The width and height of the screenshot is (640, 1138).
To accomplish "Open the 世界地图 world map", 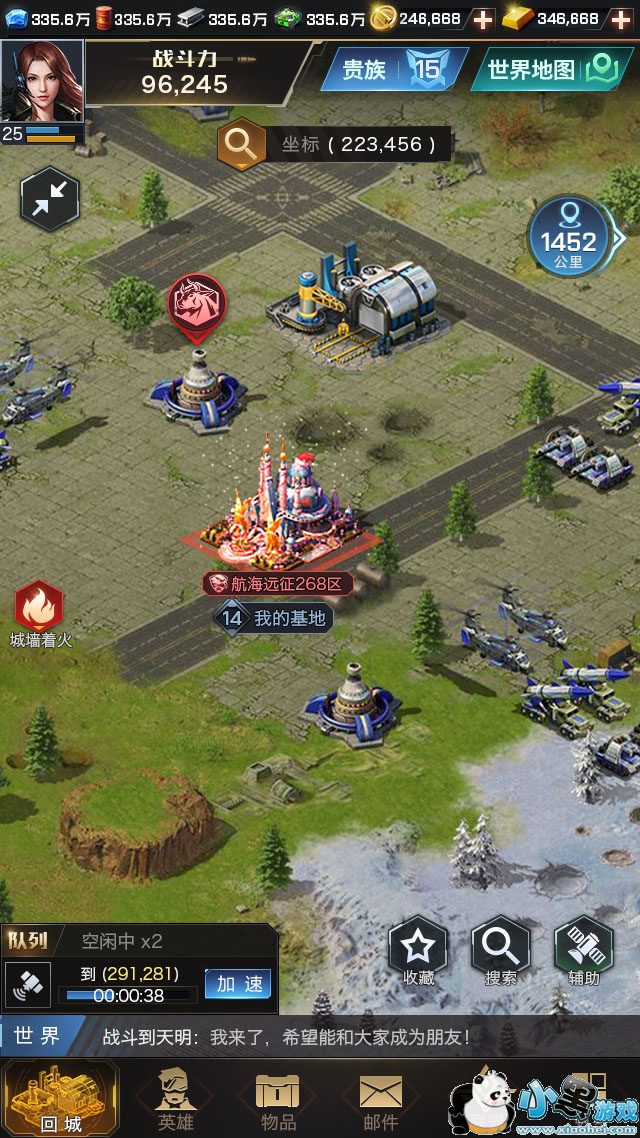I will [x=553, y=70].
